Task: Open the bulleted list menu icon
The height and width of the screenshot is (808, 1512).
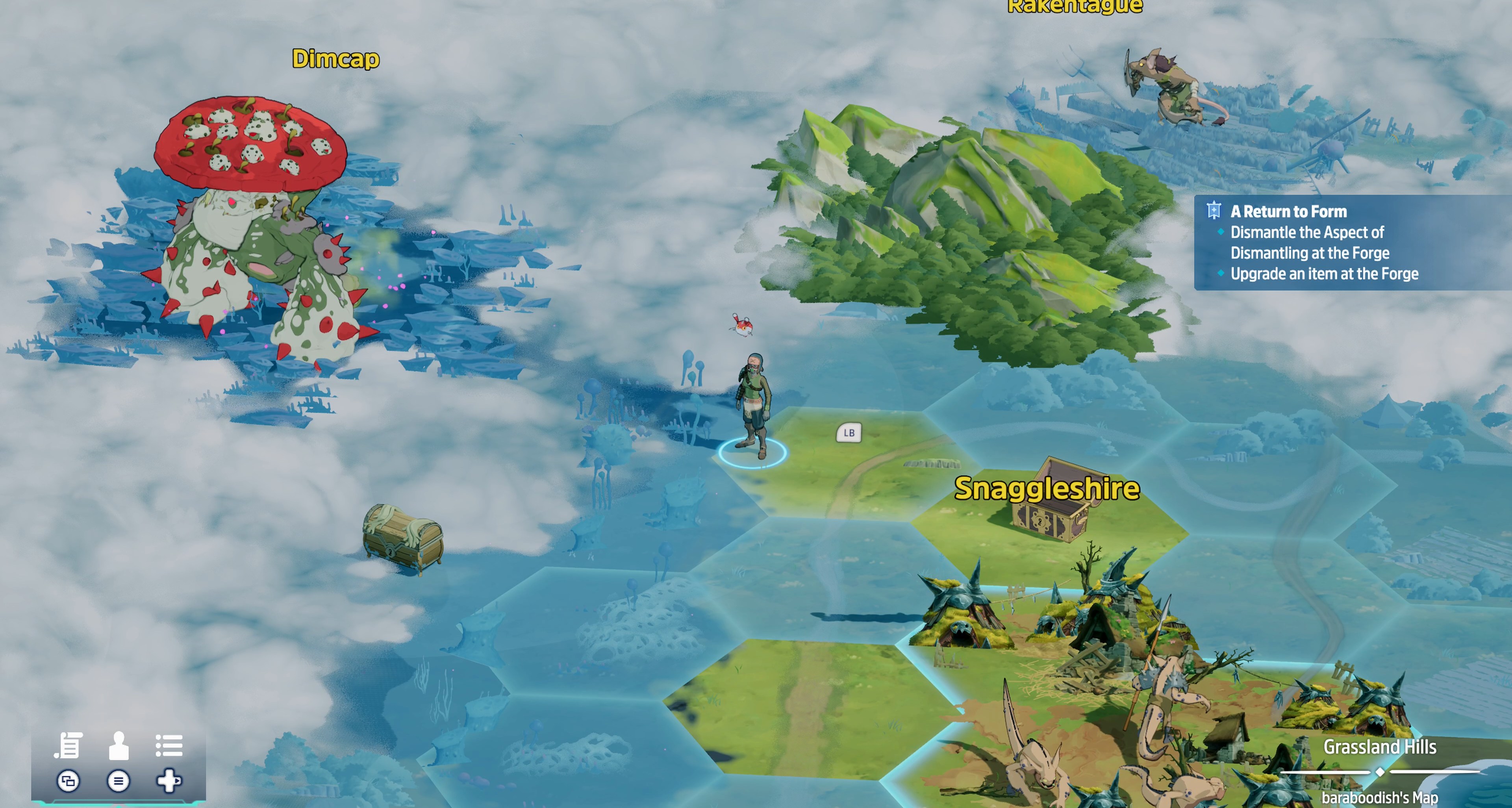Action: (x=169, y=746)
